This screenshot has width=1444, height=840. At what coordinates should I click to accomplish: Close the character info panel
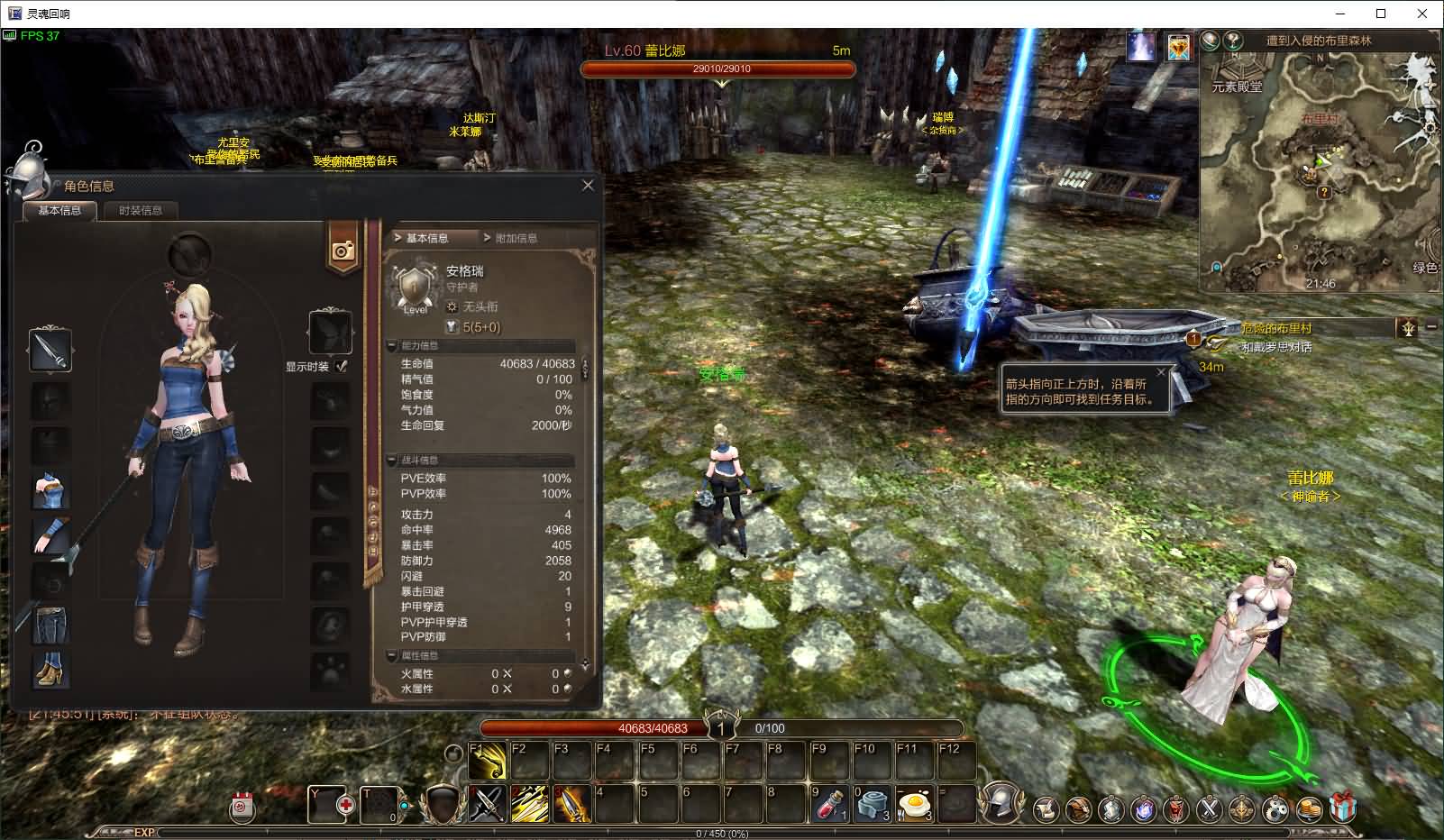point(588,186)
